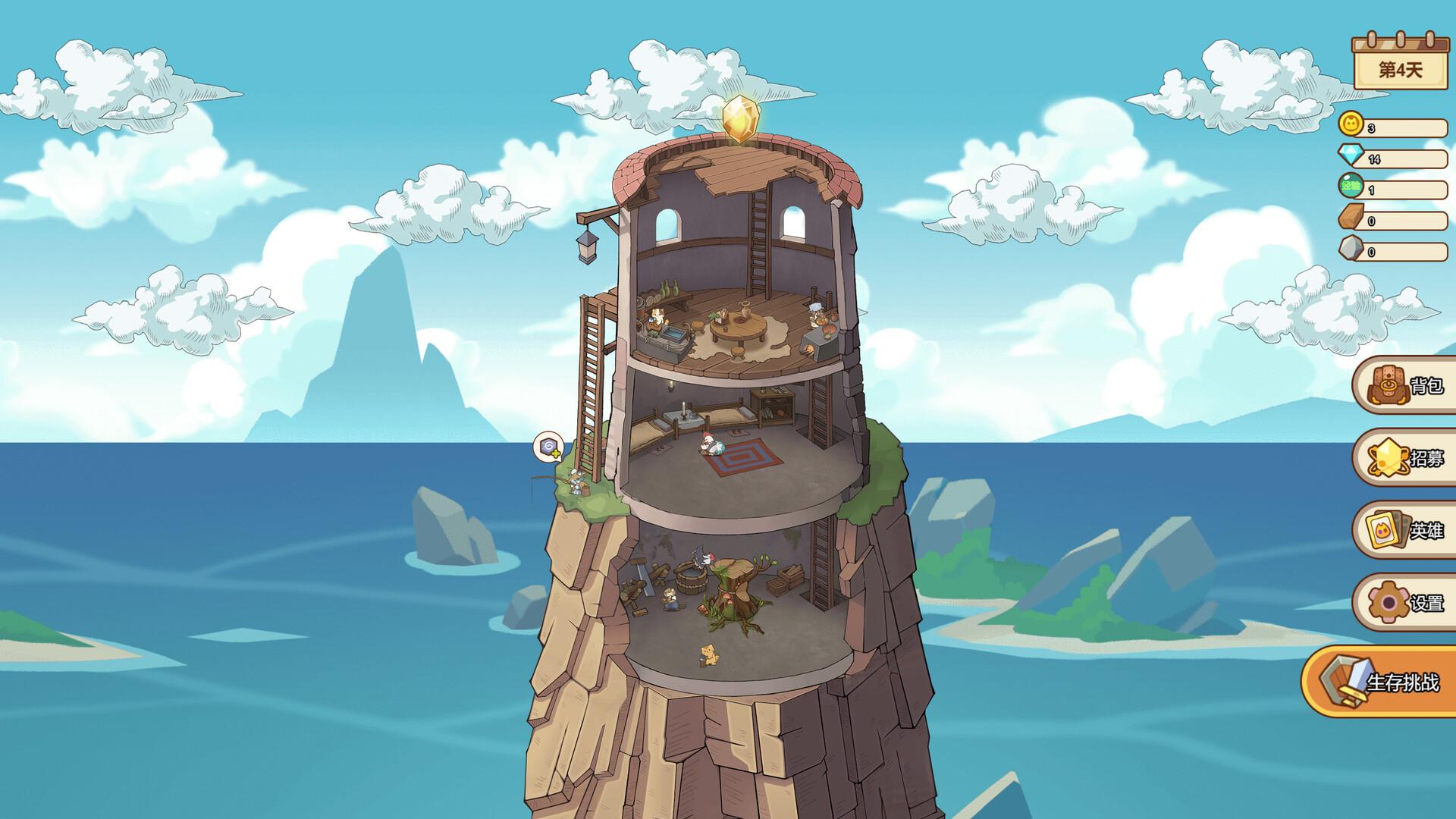Screen dimensions: 1456x819
Task: Collect the item in the fishing cat's bubble
Action: [548, 447]
